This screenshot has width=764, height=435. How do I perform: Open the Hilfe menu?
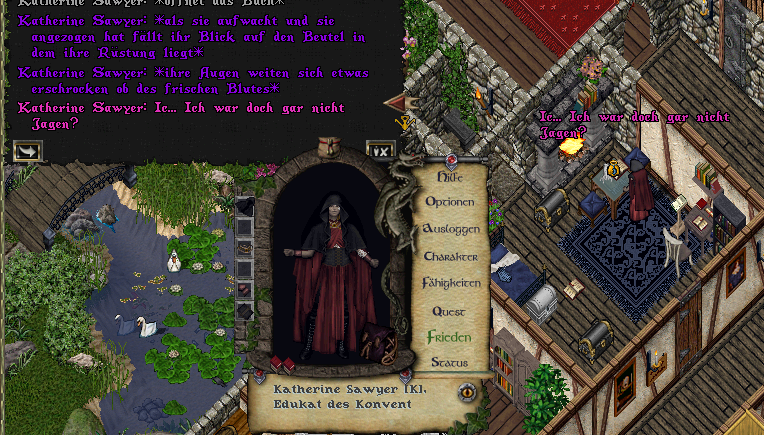coord(451,176)
